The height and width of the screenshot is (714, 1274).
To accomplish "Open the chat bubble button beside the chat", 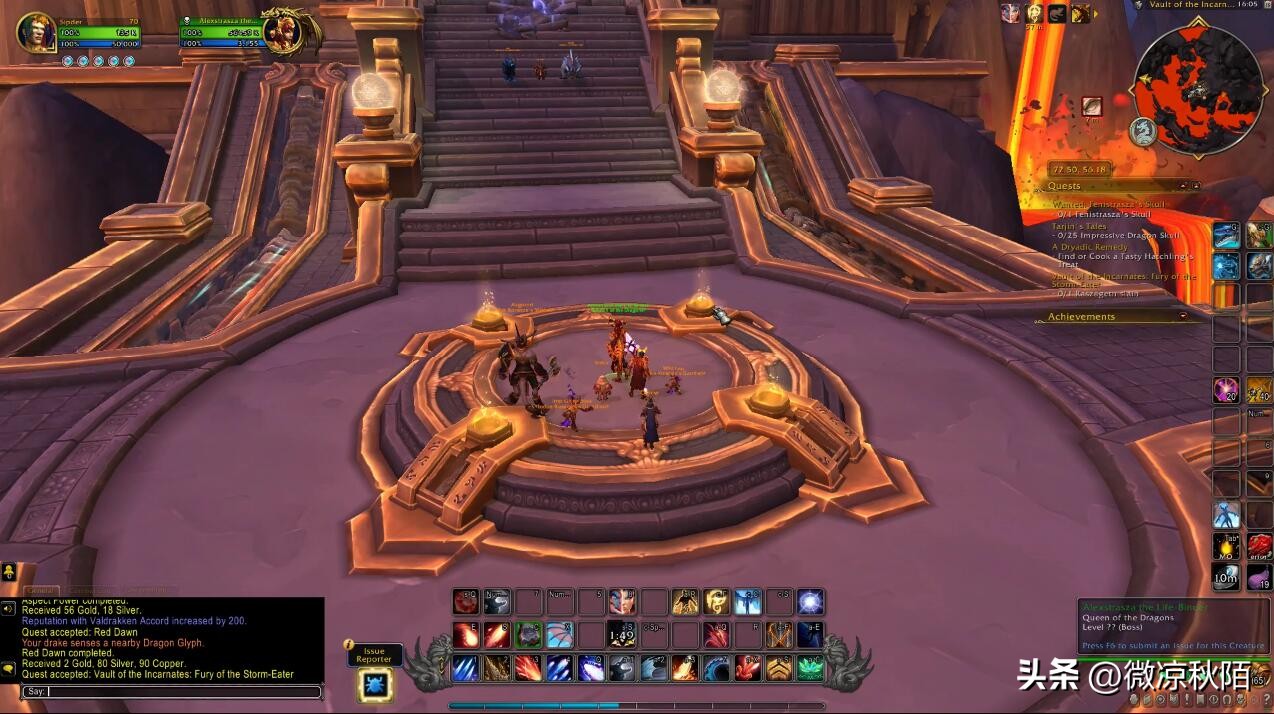I will pyautogui.click(x=8, y=668).
